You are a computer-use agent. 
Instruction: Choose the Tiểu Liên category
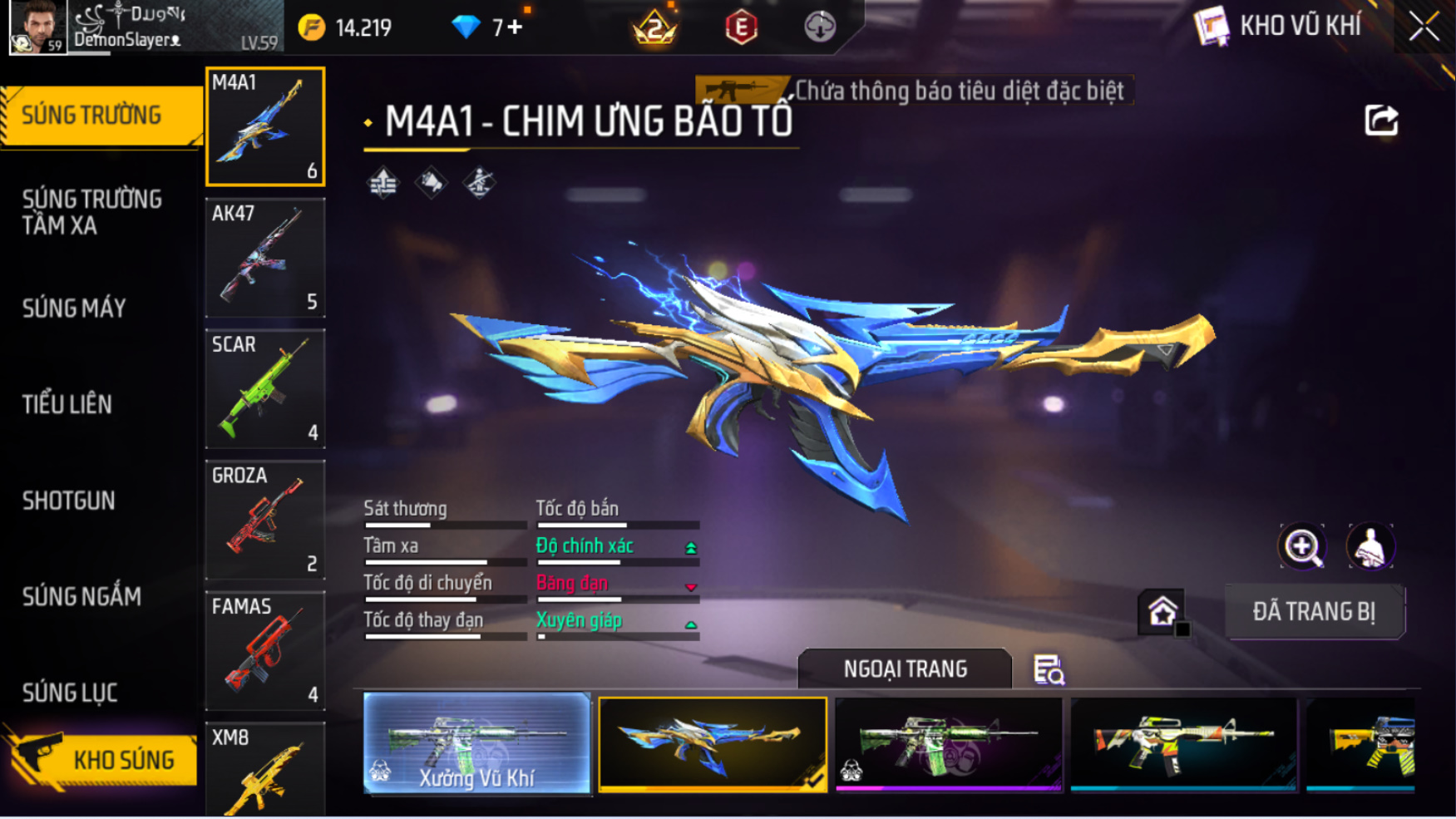coord(67,404)
